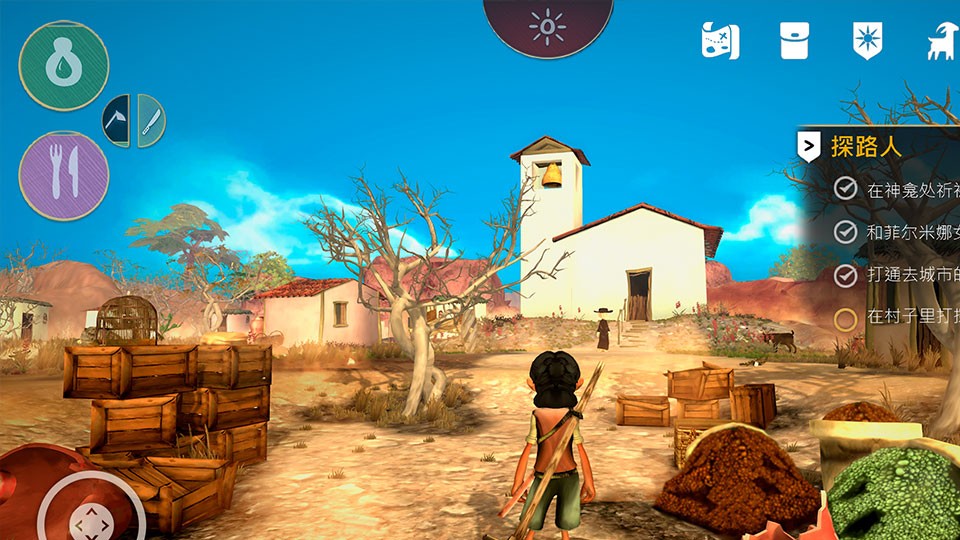Viewport: 960px width, 540px height.
Task: Select the 探路人 quest title
Action: 866,147
